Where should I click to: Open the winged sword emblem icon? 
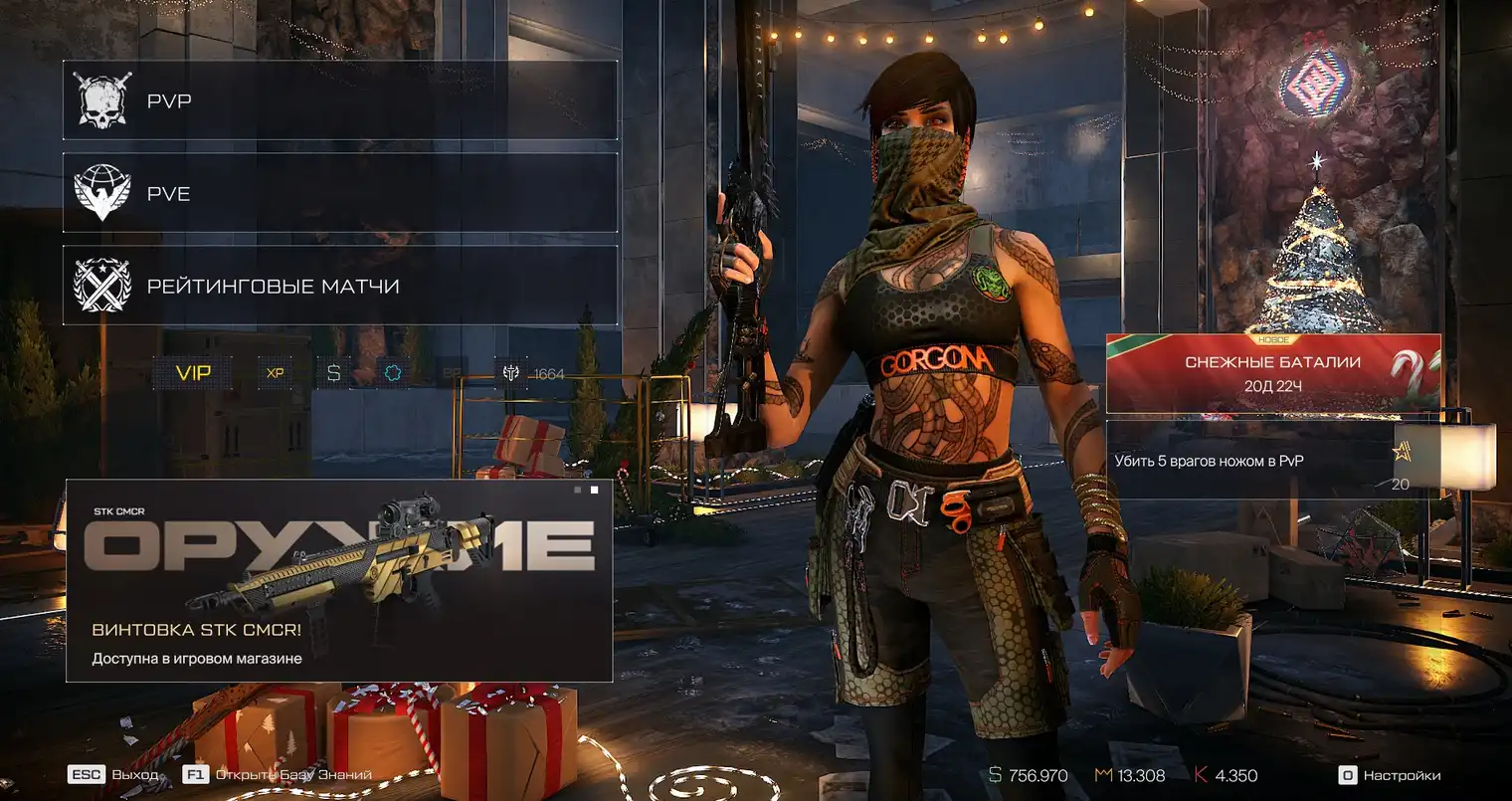[x=511, y=373]
